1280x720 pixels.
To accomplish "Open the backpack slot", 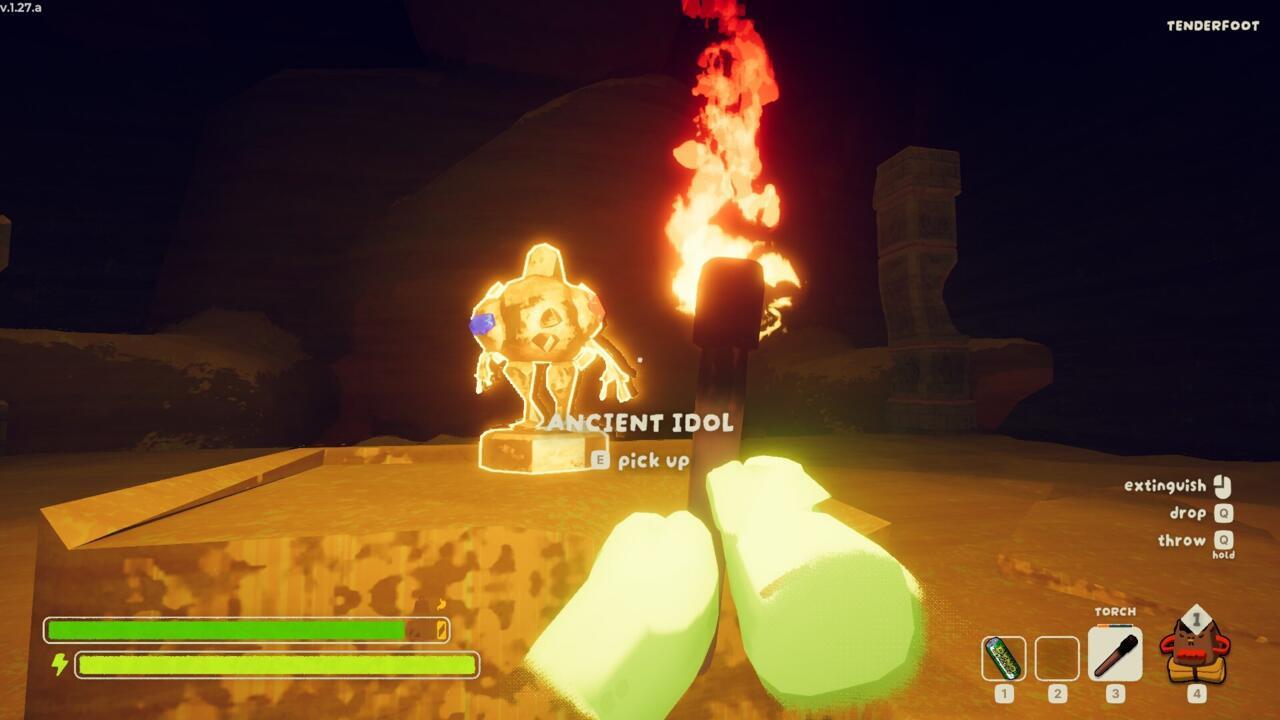I will [1195, 649].
